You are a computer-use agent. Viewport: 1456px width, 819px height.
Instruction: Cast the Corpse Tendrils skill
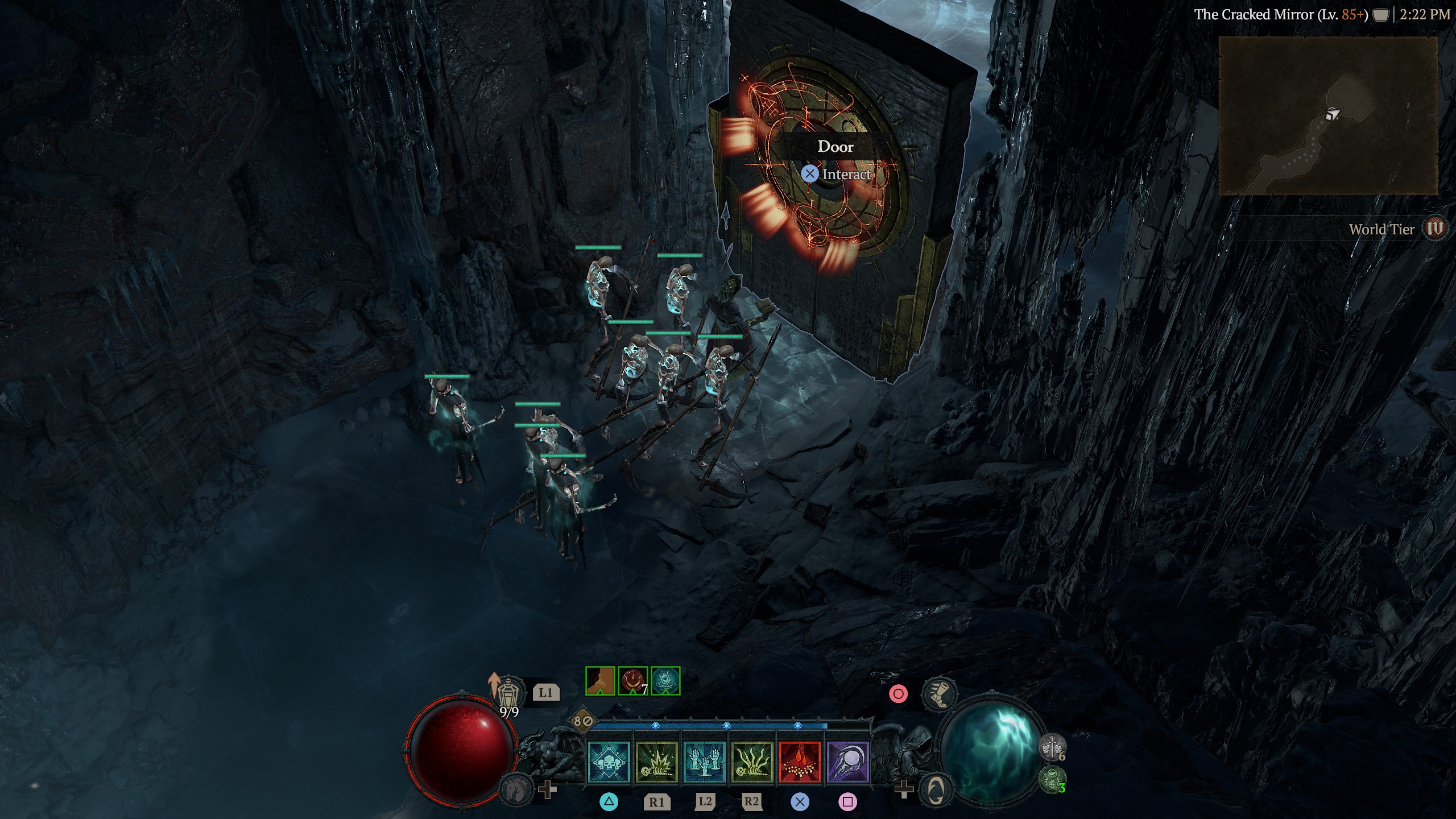coord(752,762)
